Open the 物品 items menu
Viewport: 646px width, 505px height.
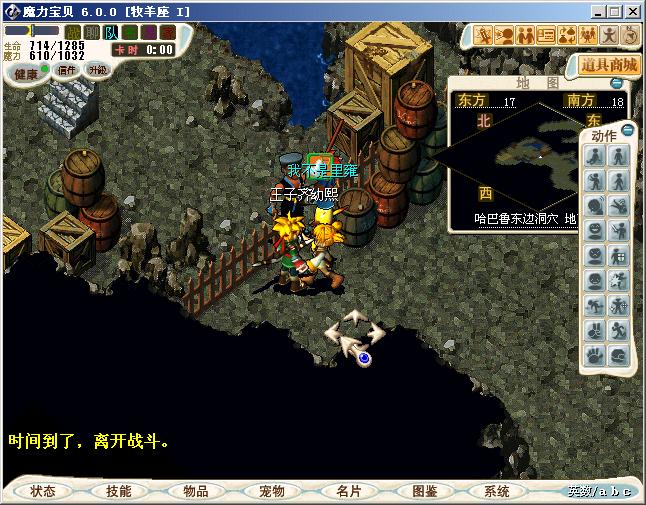195,491
